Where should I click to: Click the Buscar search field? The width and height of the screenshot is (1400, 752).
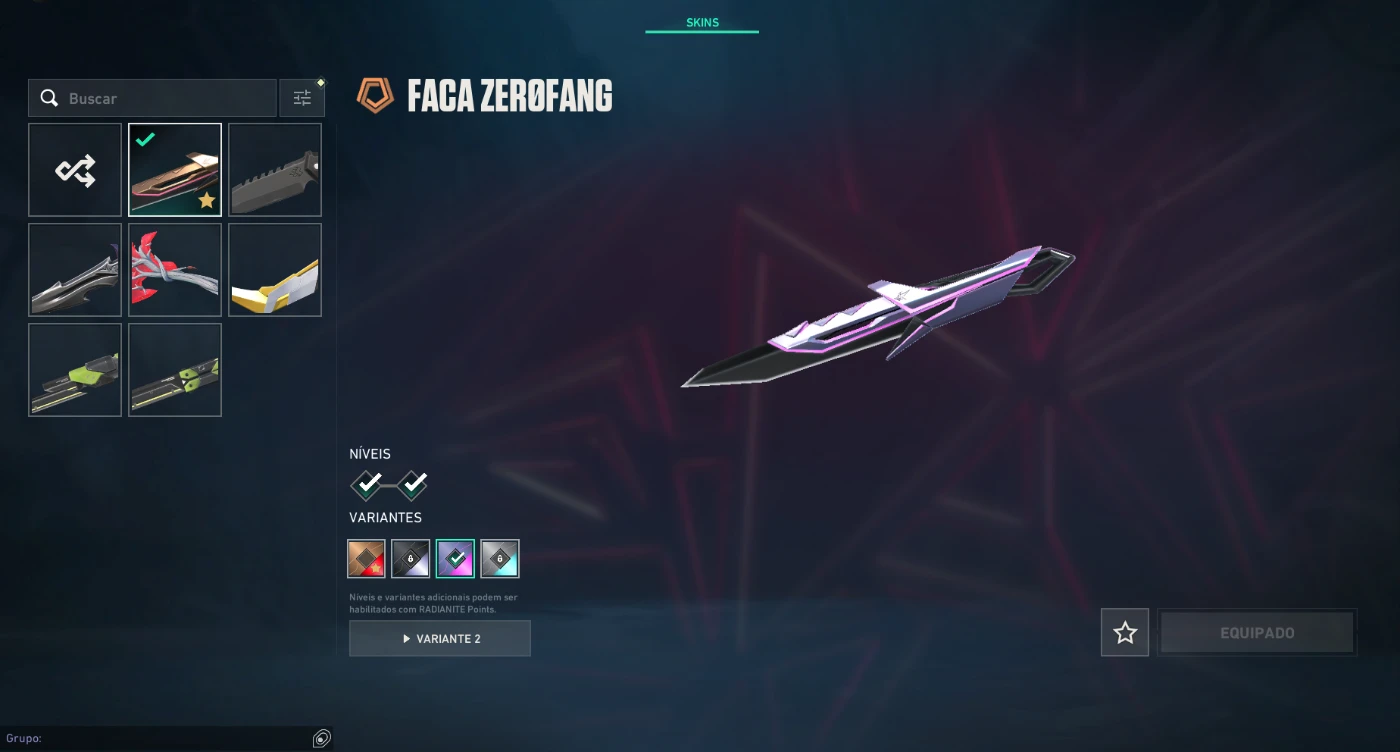point(160,98)
